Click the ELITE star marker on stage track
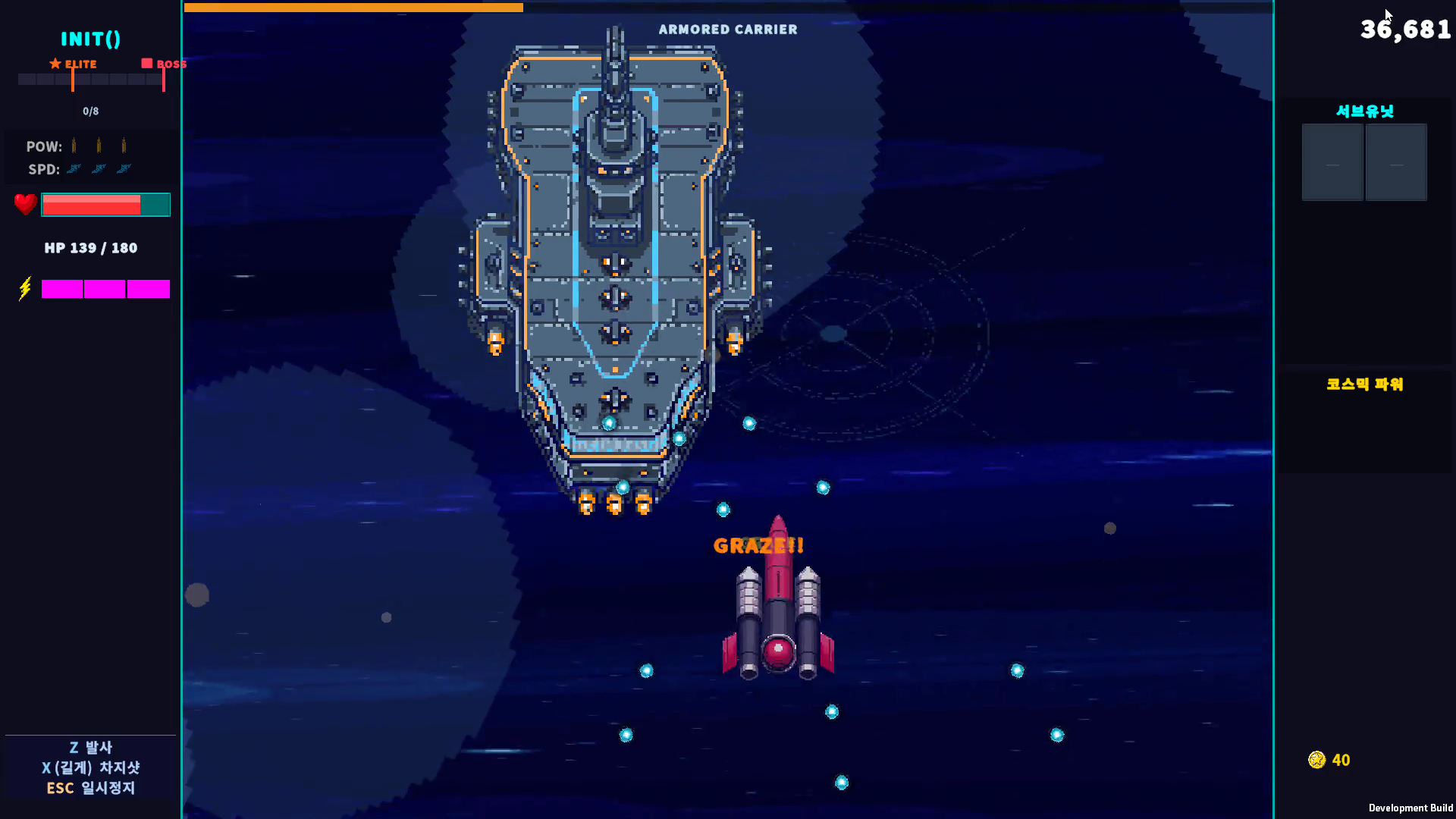This screenshot has width=1456, height=819. (x=55, y=64)
